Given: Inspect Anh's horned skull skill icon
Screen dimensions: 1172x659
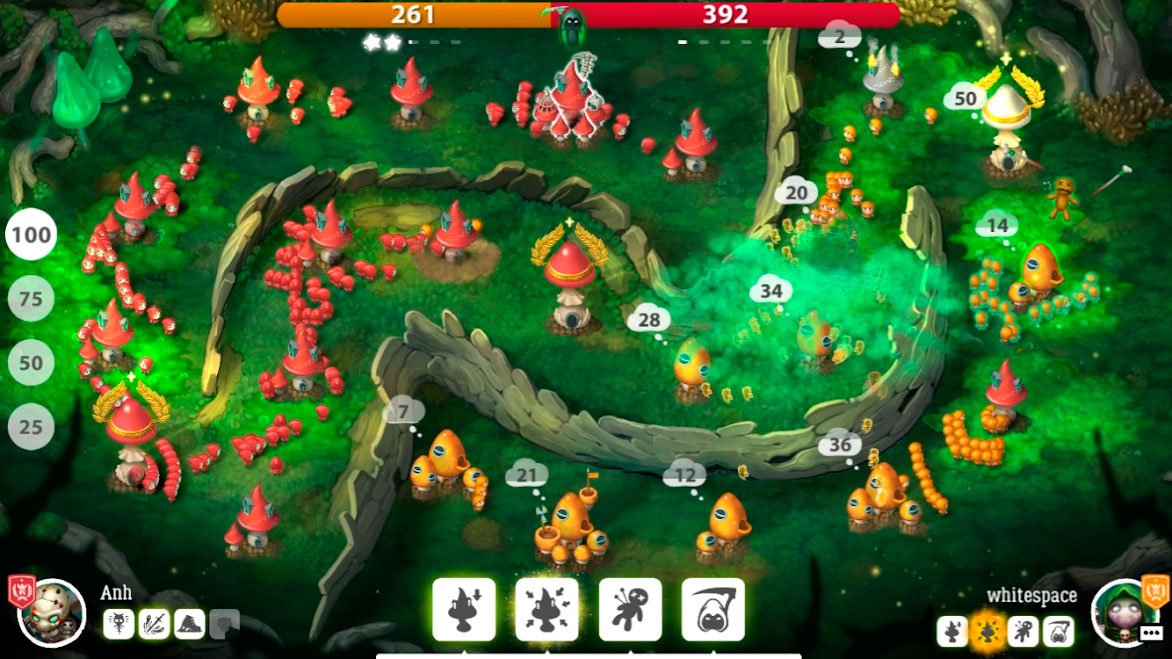Looking at the screenshot, I should 118,624.
